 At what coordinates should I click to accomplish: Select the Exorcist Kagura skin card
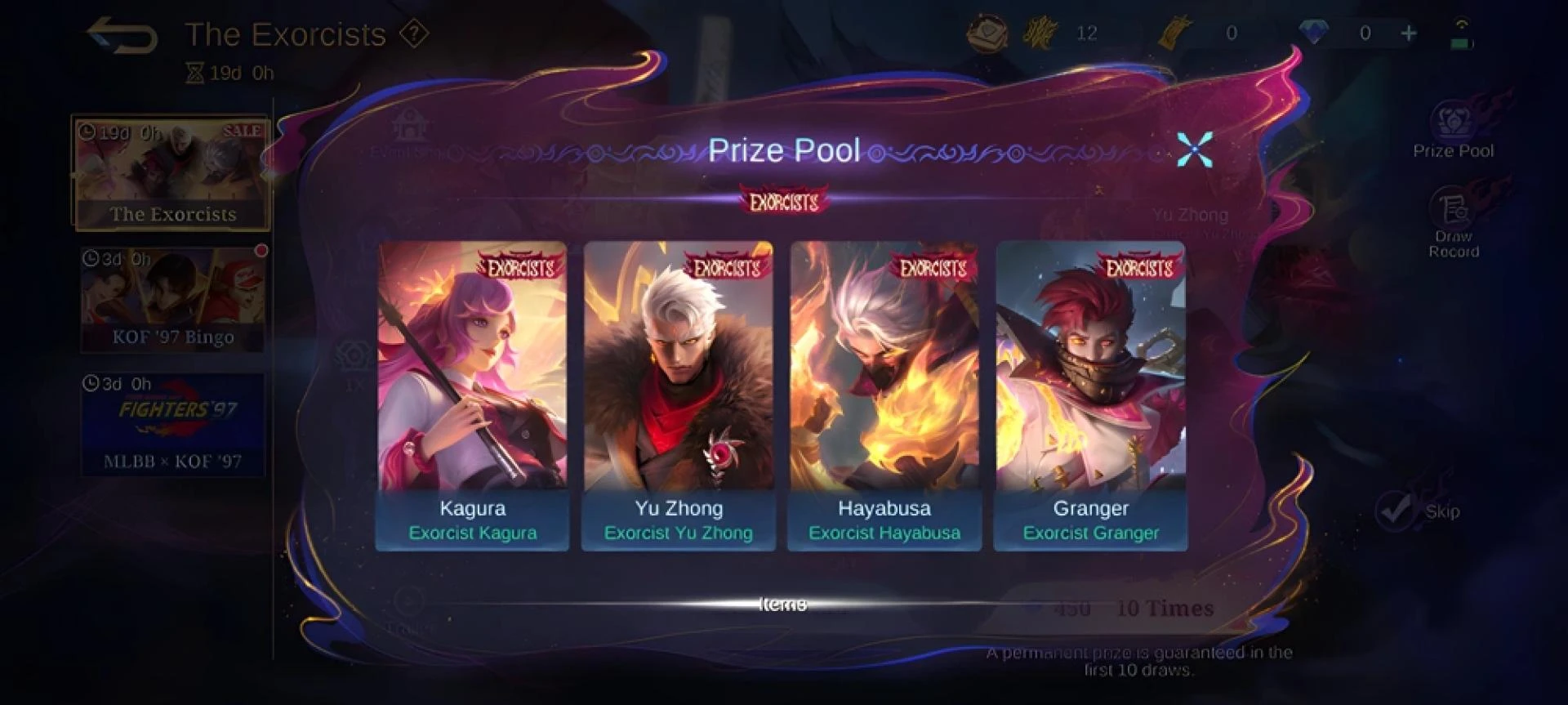coord(472,395)
